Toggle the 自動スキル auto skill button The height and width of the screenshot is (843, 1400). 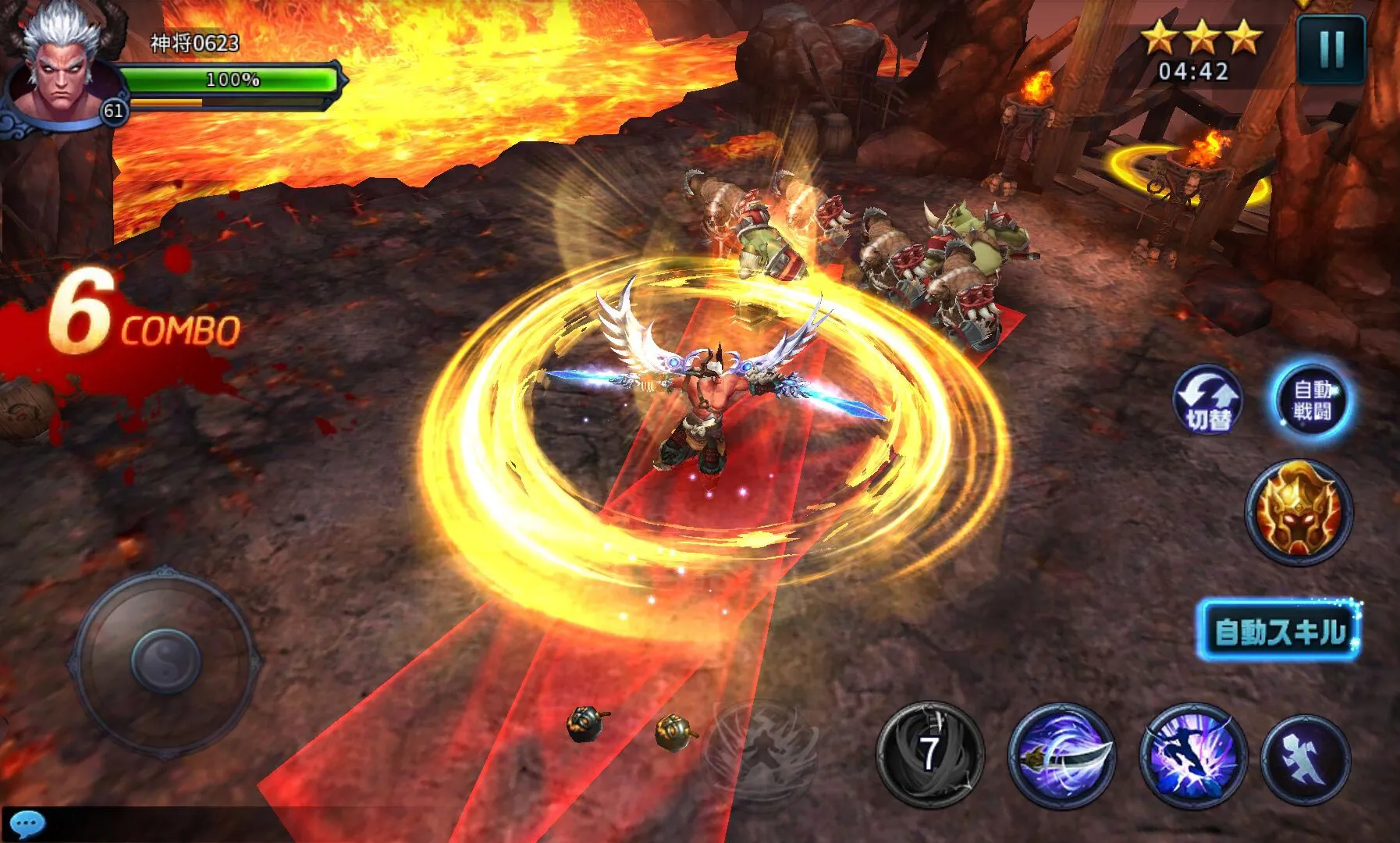1279,630
